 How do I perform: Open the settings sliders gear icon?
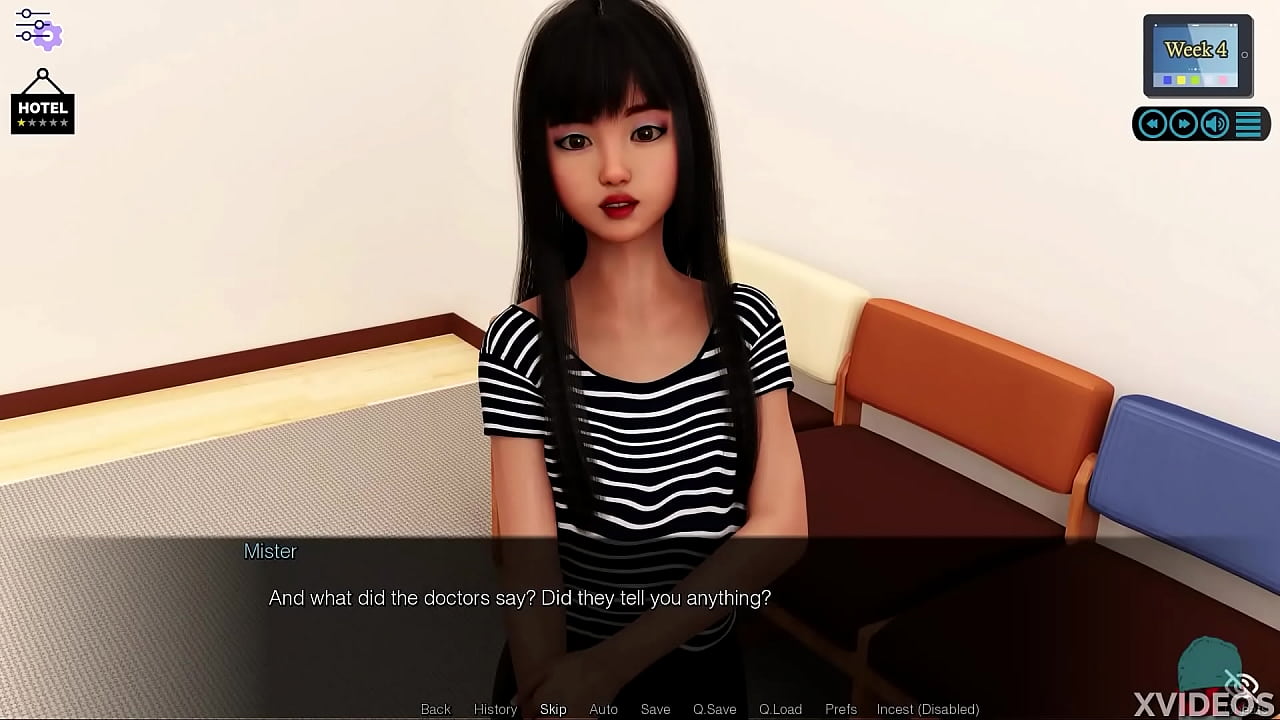click(37, 30)
